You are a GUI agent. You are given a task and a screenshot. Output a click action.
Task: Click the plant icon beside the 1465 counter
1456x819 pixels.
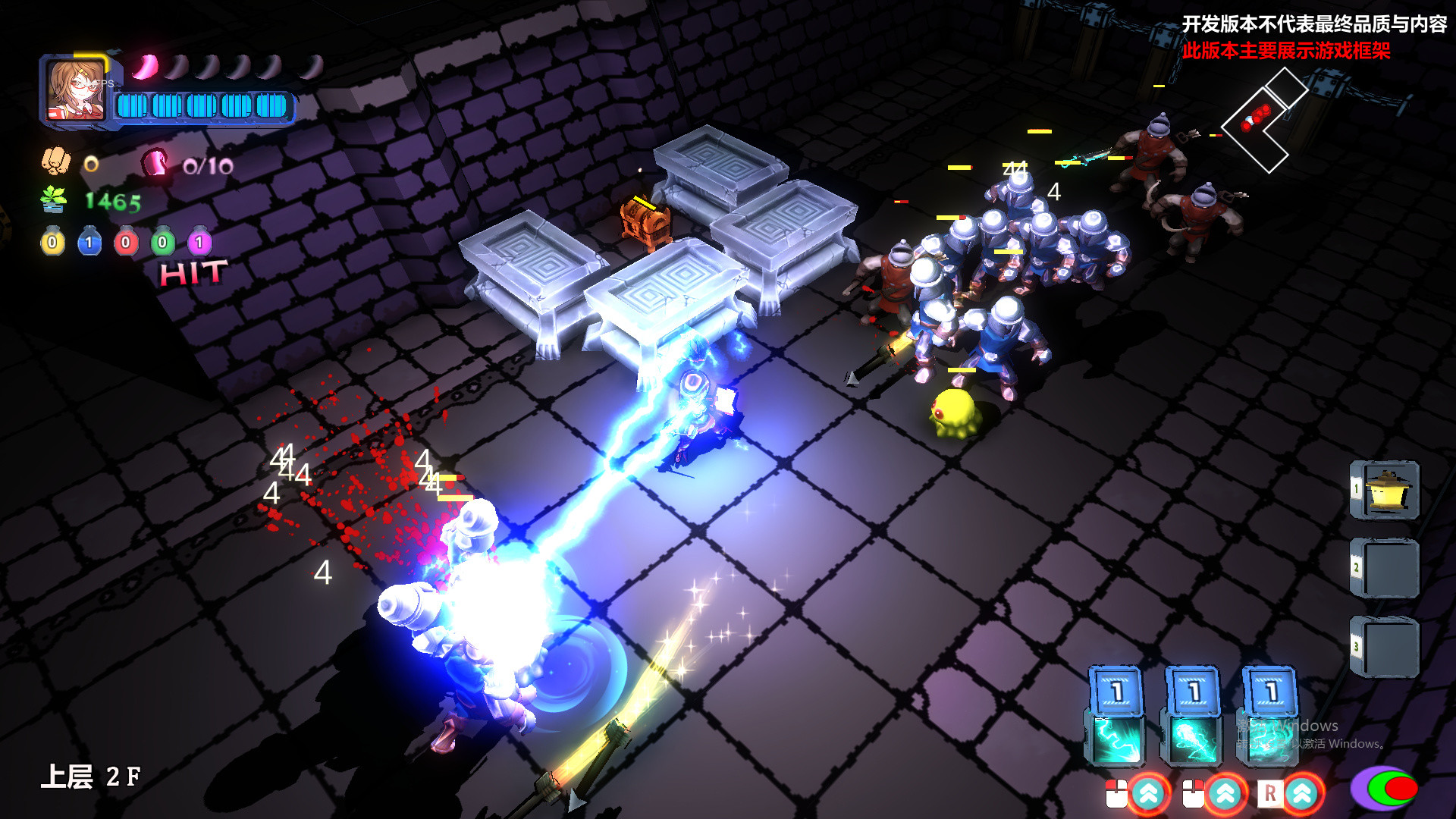[53, 199]
